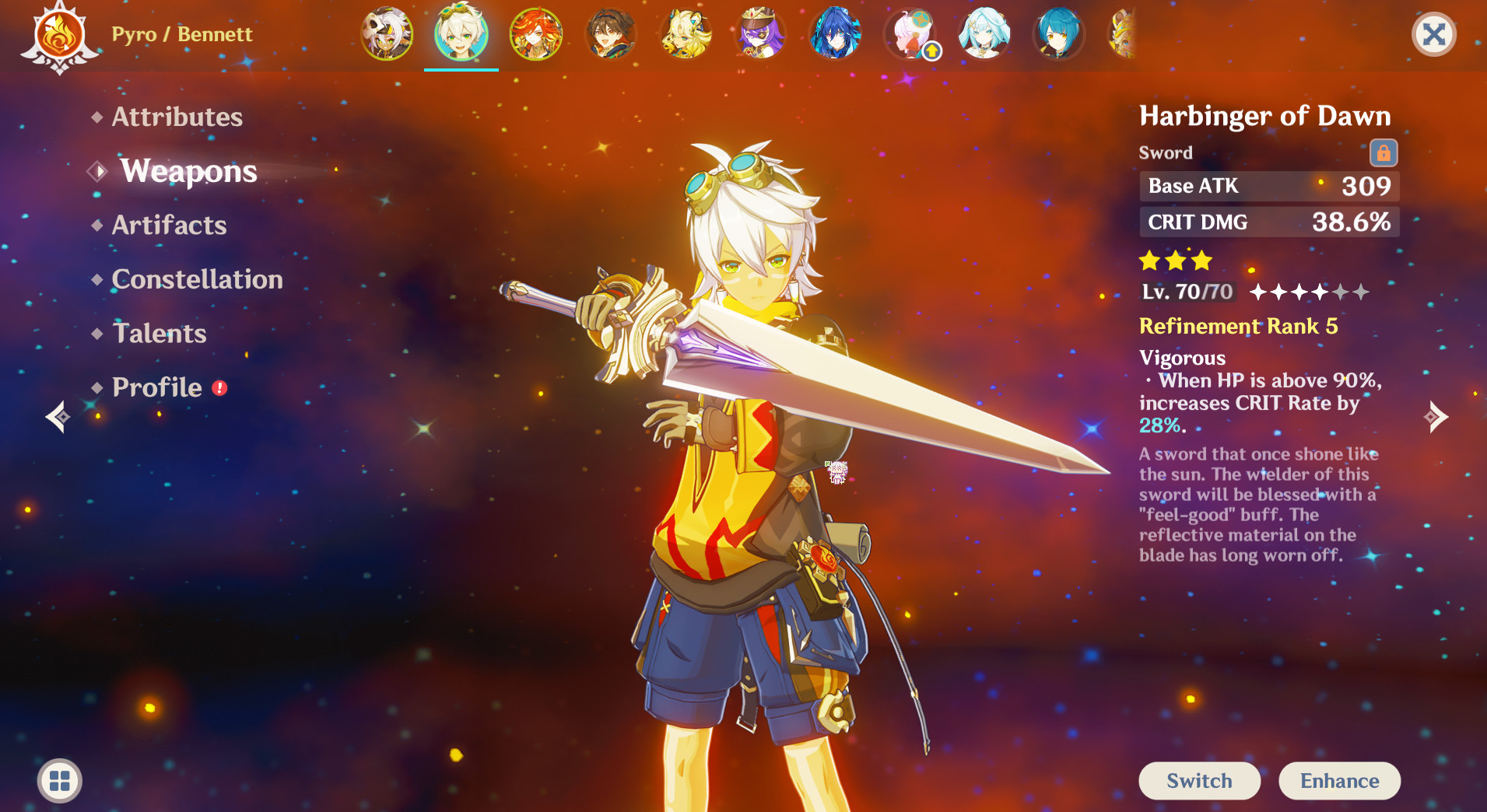This screenshot has width=1487, height=812.
Task: Select the skull-hooded character portrait
Action: pos(387,34)
